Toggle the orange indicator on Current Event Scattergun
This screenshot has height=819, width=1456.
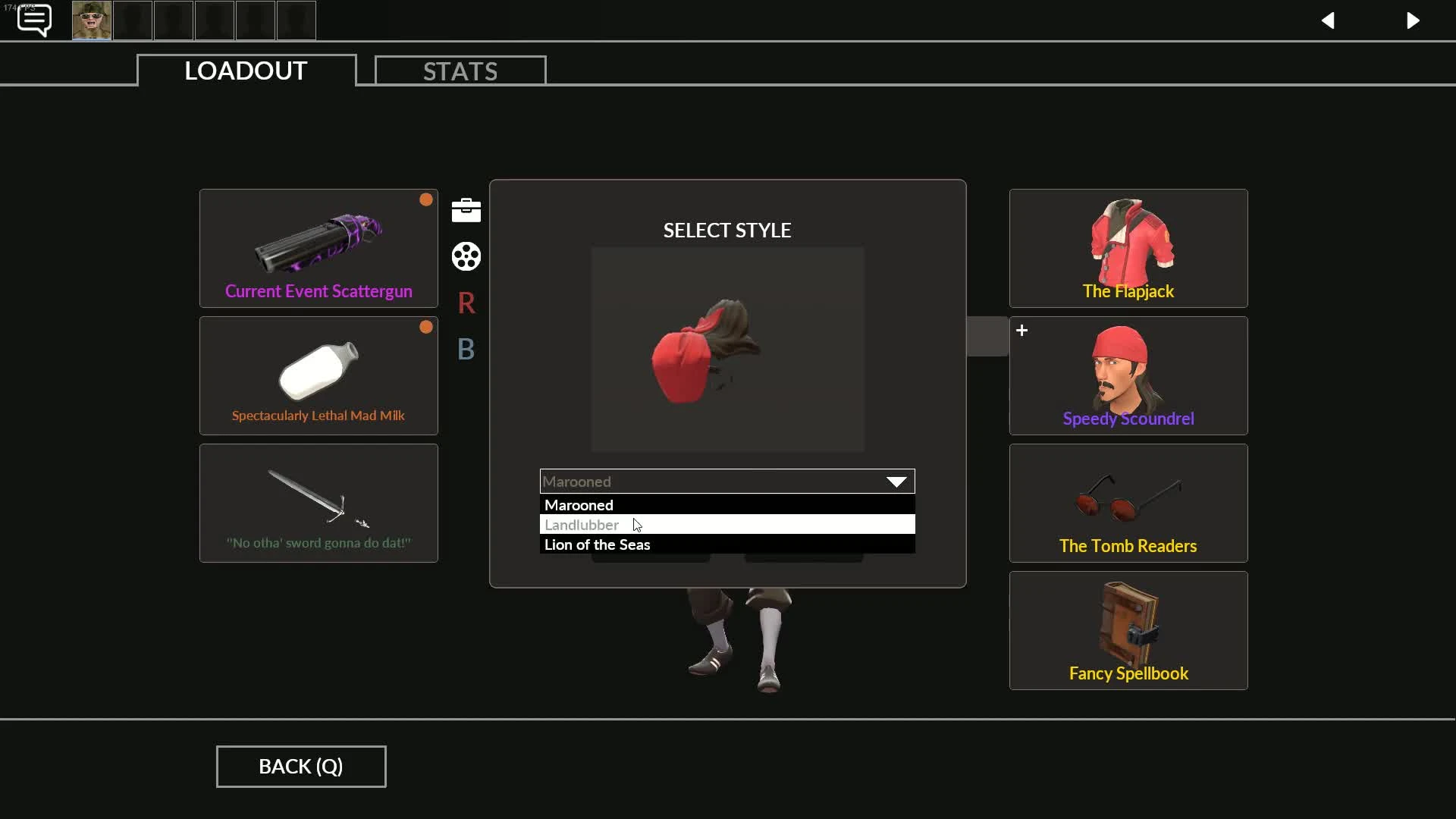[425, 199]
